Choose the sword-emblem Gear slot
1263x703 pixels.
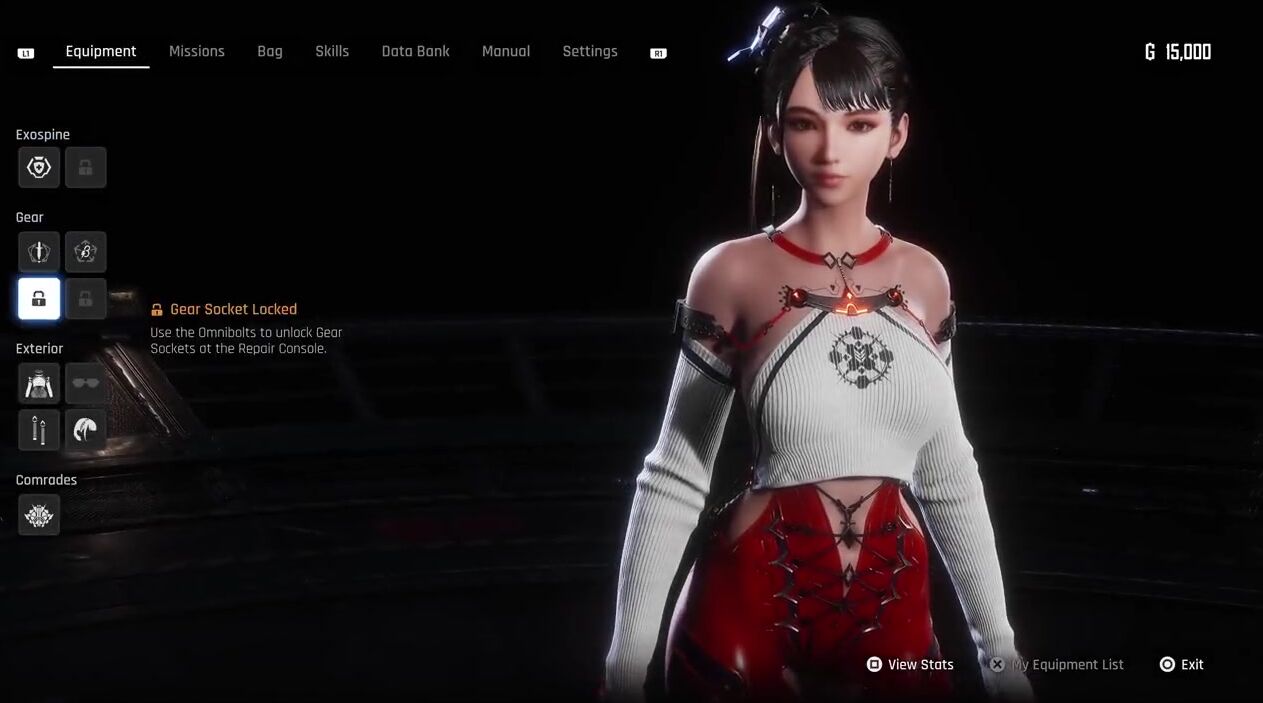39,252
